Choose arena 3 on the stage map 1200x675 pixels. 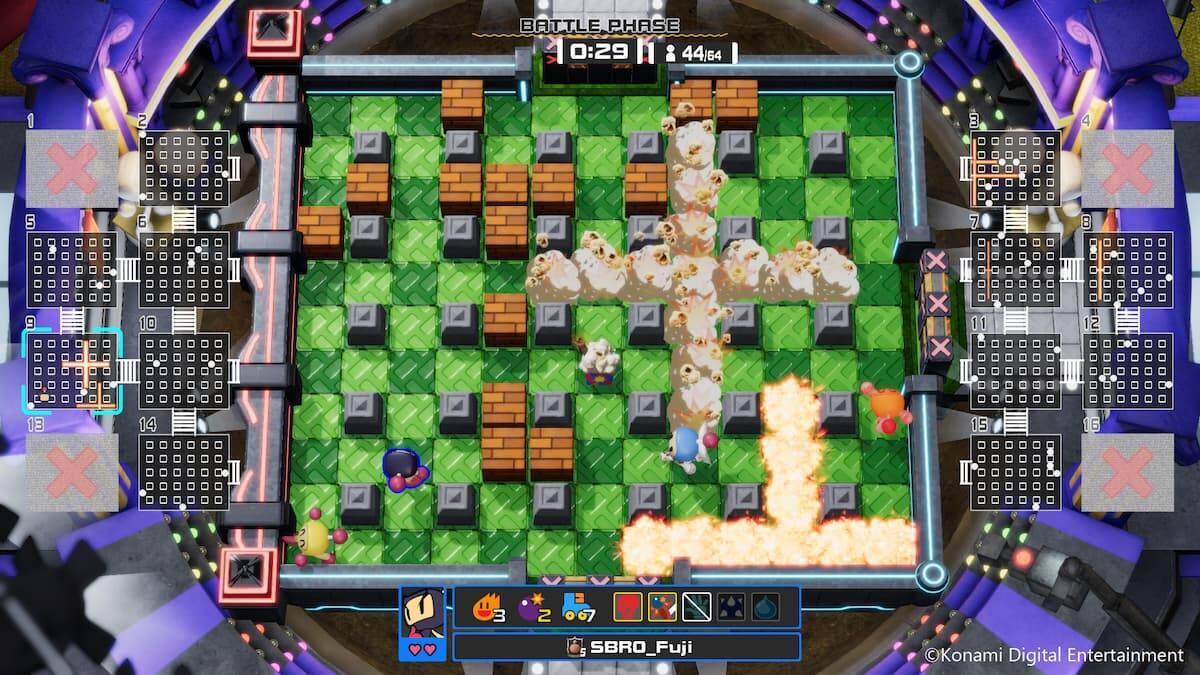(x=1015, y=168)
